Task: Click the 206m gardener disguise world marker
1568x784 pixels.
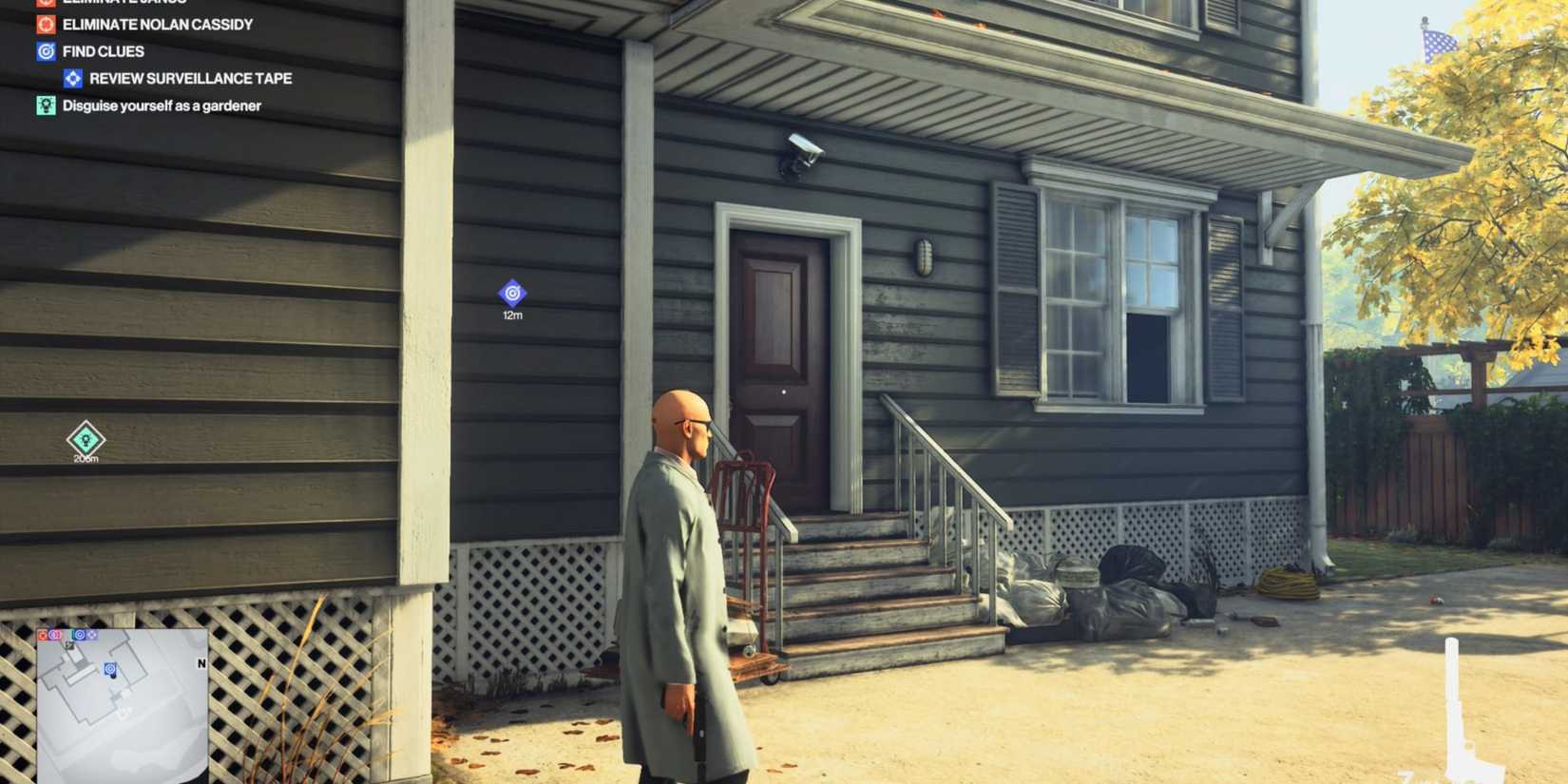Action: (85, 439)
